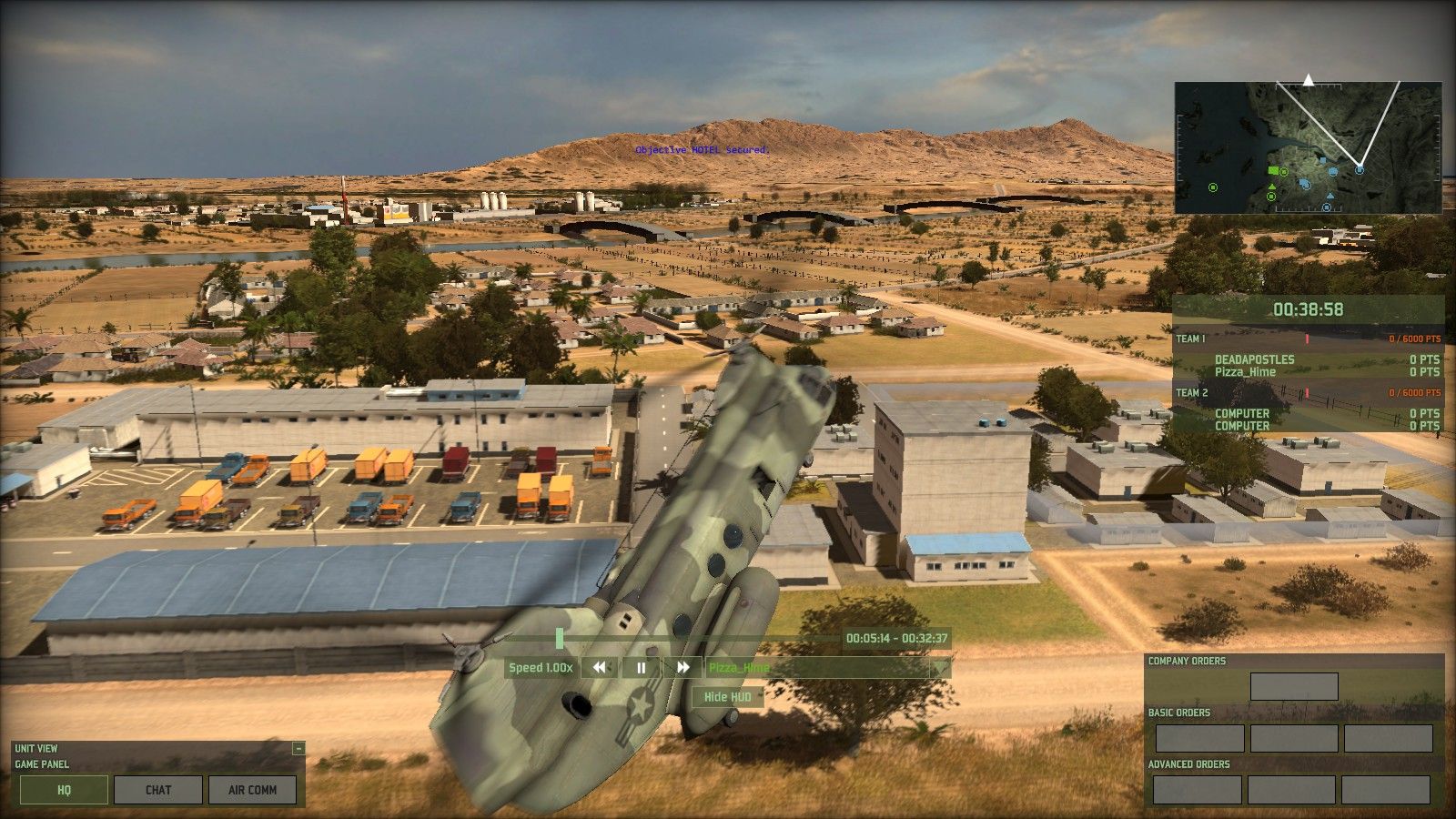Select DEADAPOSTLES in the scoreboard
The image size is (1456, 819).
pos(1254,359)
